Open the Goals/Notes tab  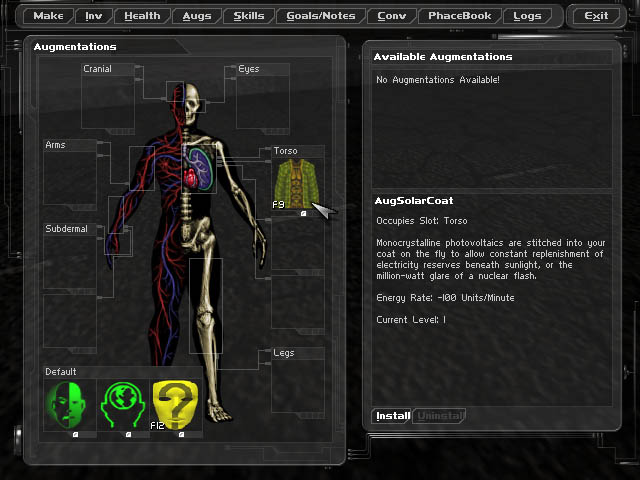coord(320,16)
